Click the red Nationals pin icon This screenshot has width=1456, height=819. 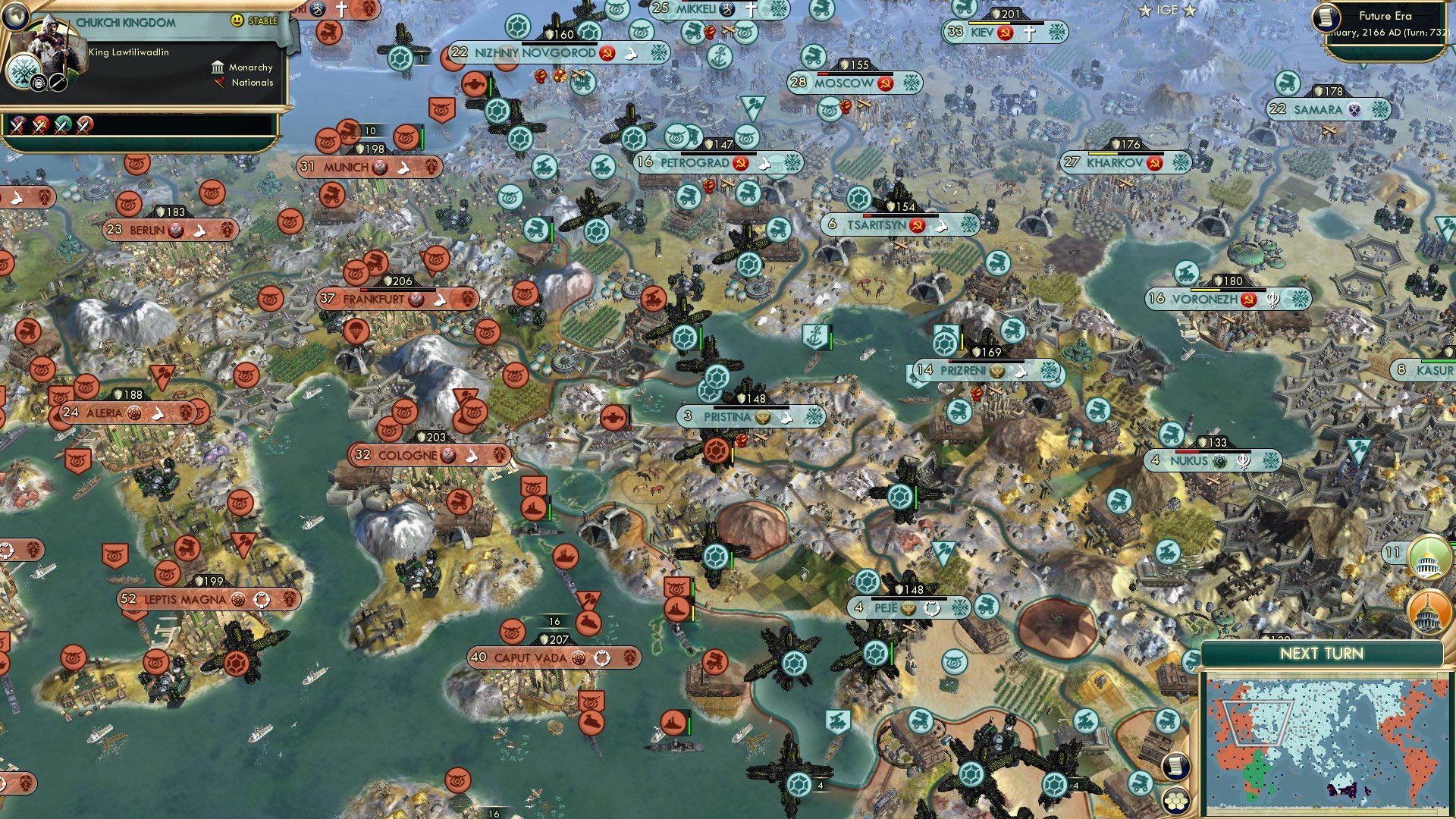[220, 82]
